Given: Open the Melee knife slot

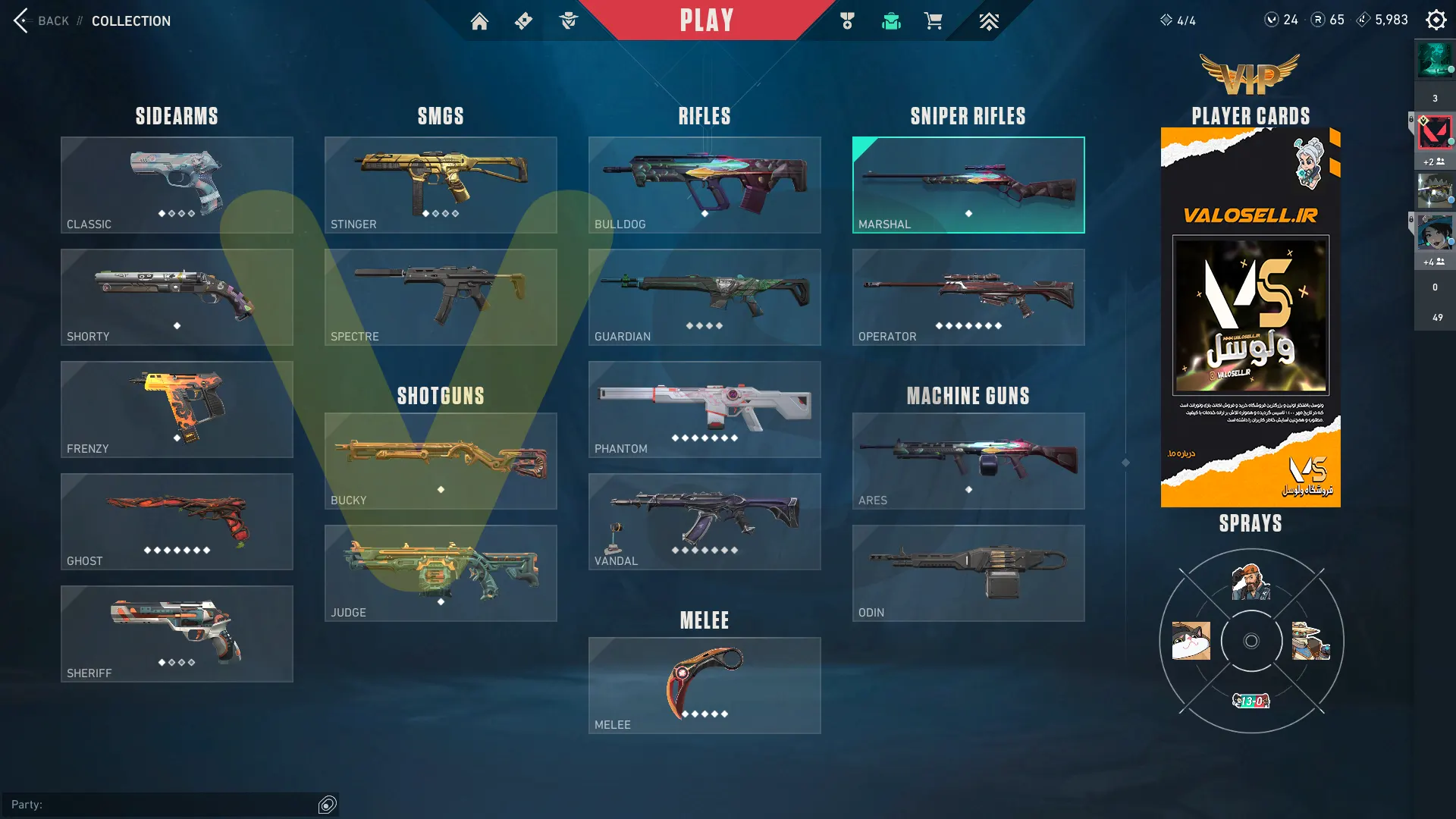Looking at the screenshot, I should pyautogui.click(x=704, y=686).
